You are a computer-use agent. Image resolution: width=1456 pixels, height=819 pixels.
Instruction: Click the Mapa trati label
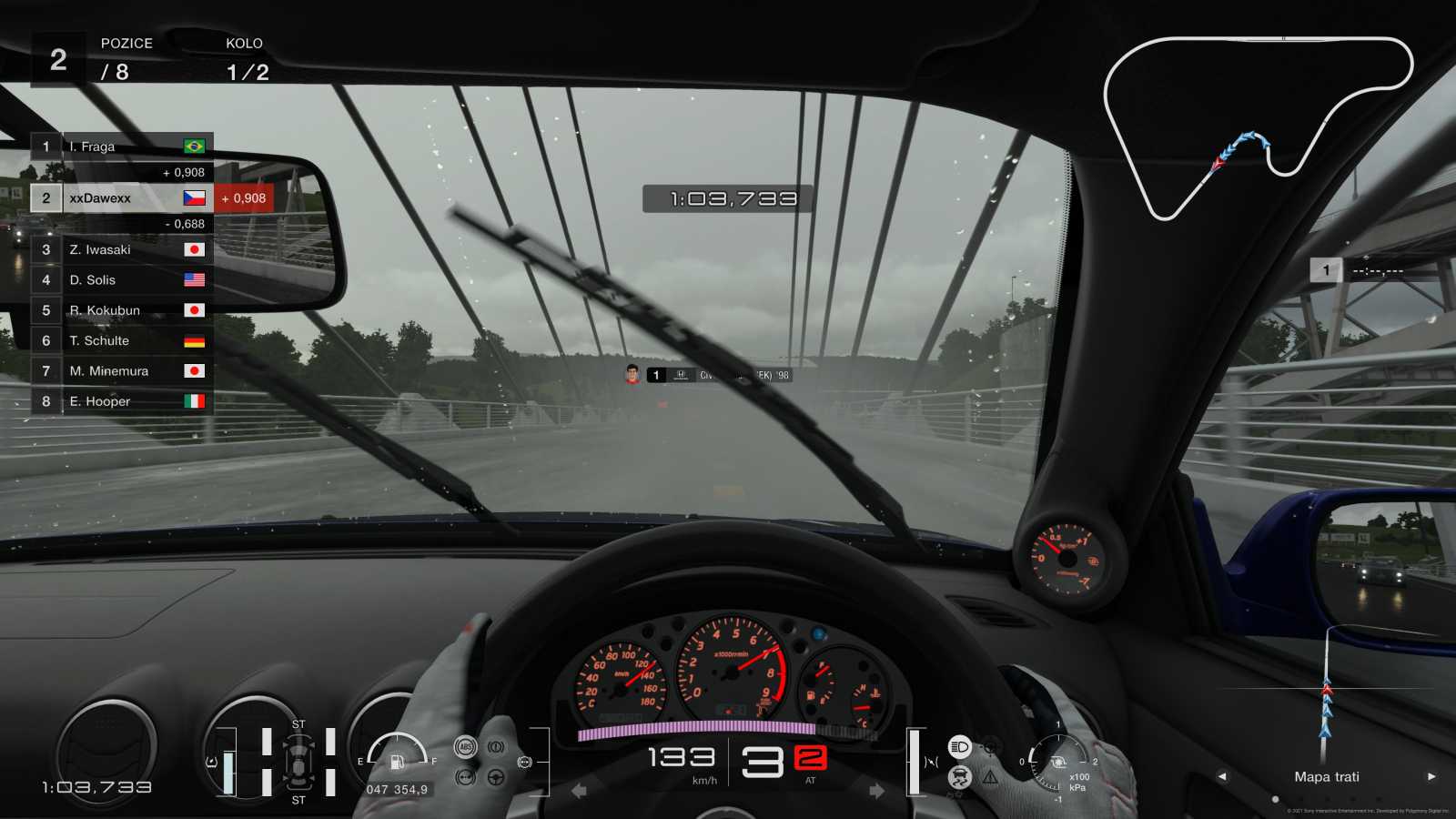tap(1327, 776)
